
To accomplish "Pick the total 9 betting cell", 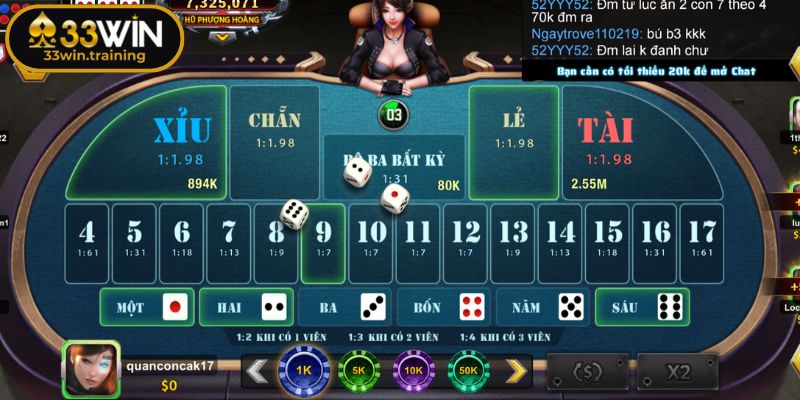I will click(323, 241).
